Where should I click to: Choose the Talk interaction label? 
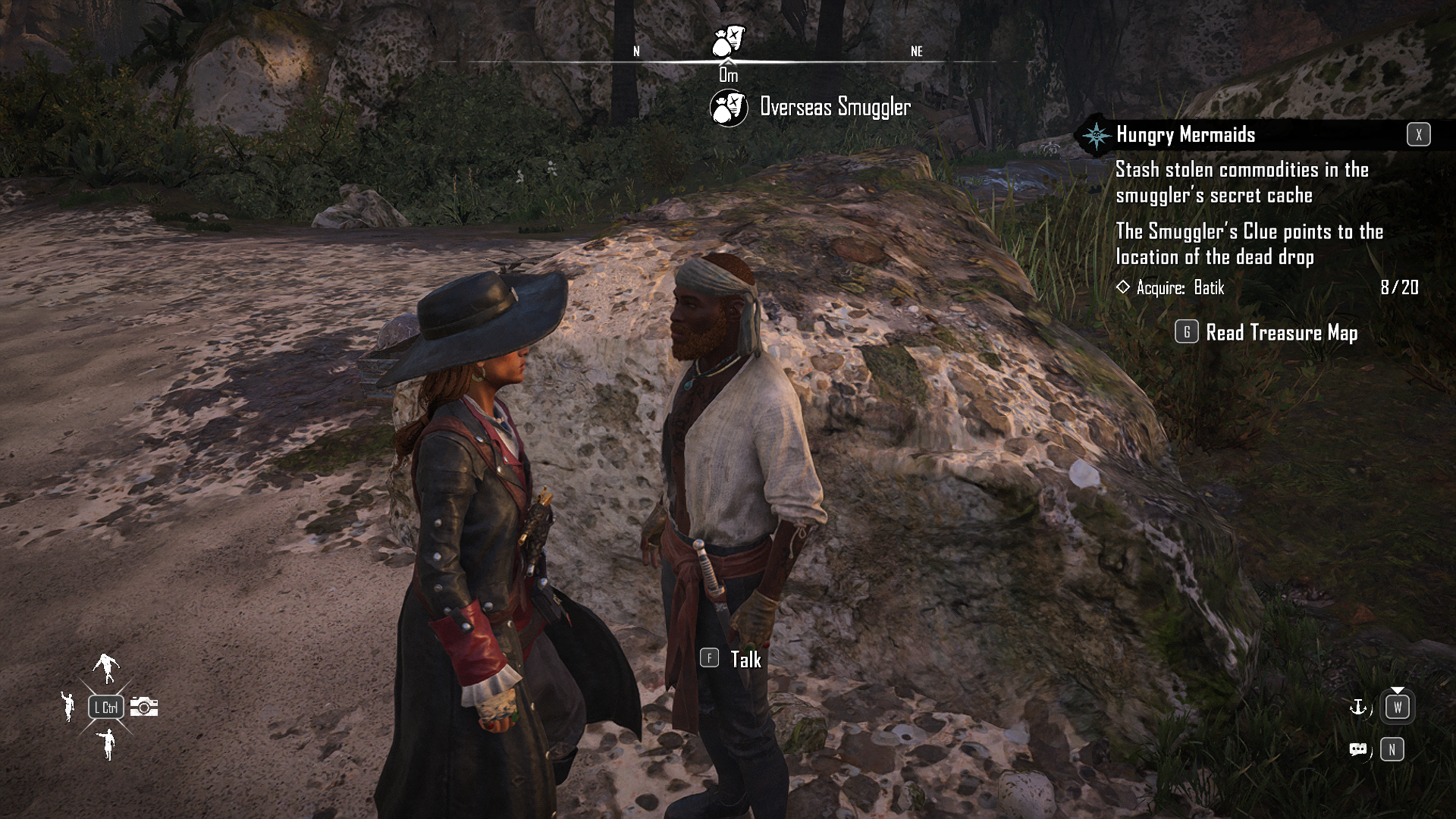(x=745, y=659)
